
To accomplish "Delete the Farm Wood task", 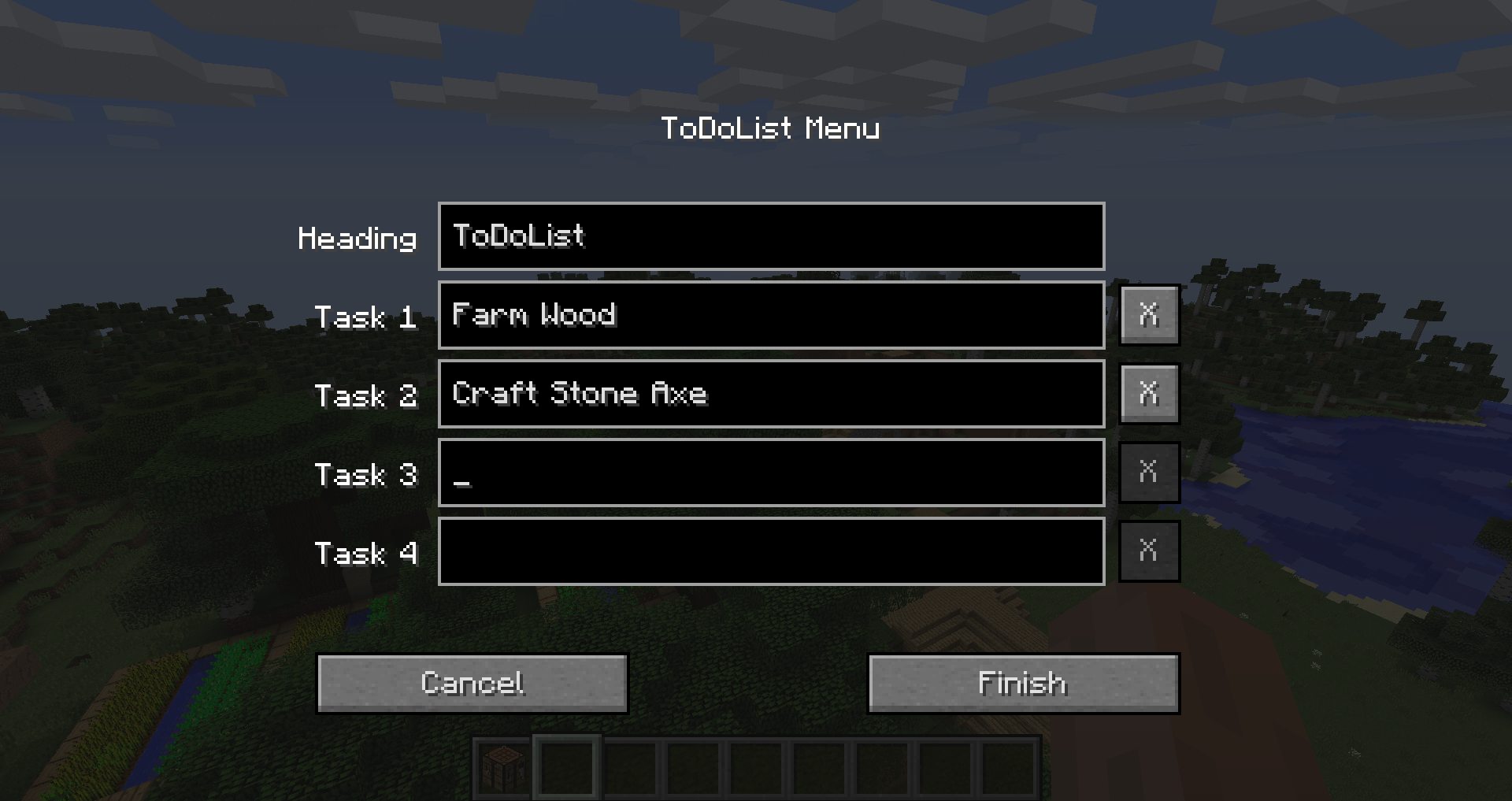I will coord(1148,315).
